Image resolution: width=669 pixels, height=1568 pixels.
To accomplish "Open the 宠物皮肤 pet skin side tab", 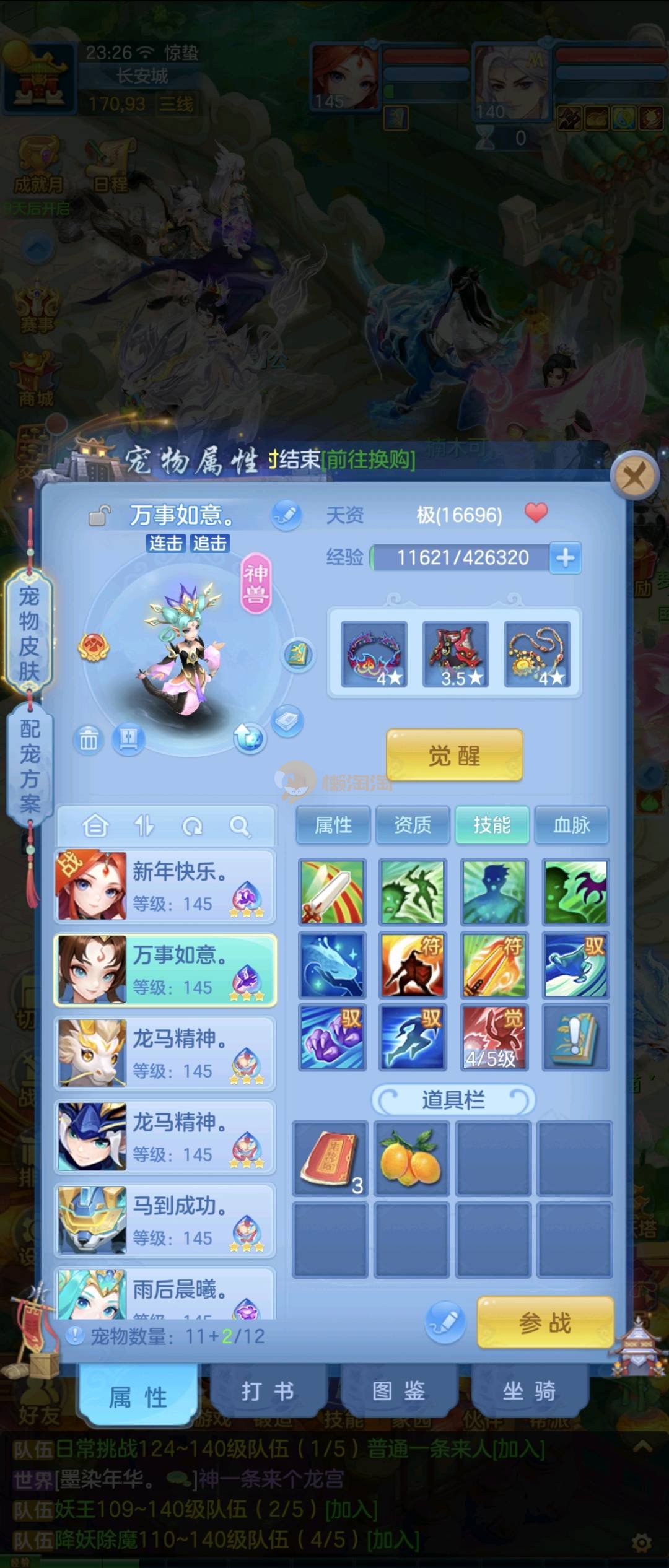I will (29, 633).
